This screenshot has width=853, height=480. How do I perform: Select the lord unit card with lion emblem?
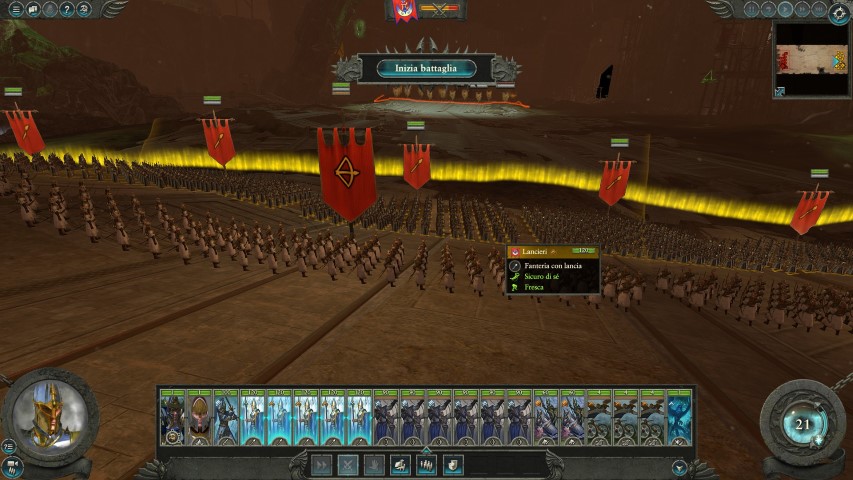[173, 416]
